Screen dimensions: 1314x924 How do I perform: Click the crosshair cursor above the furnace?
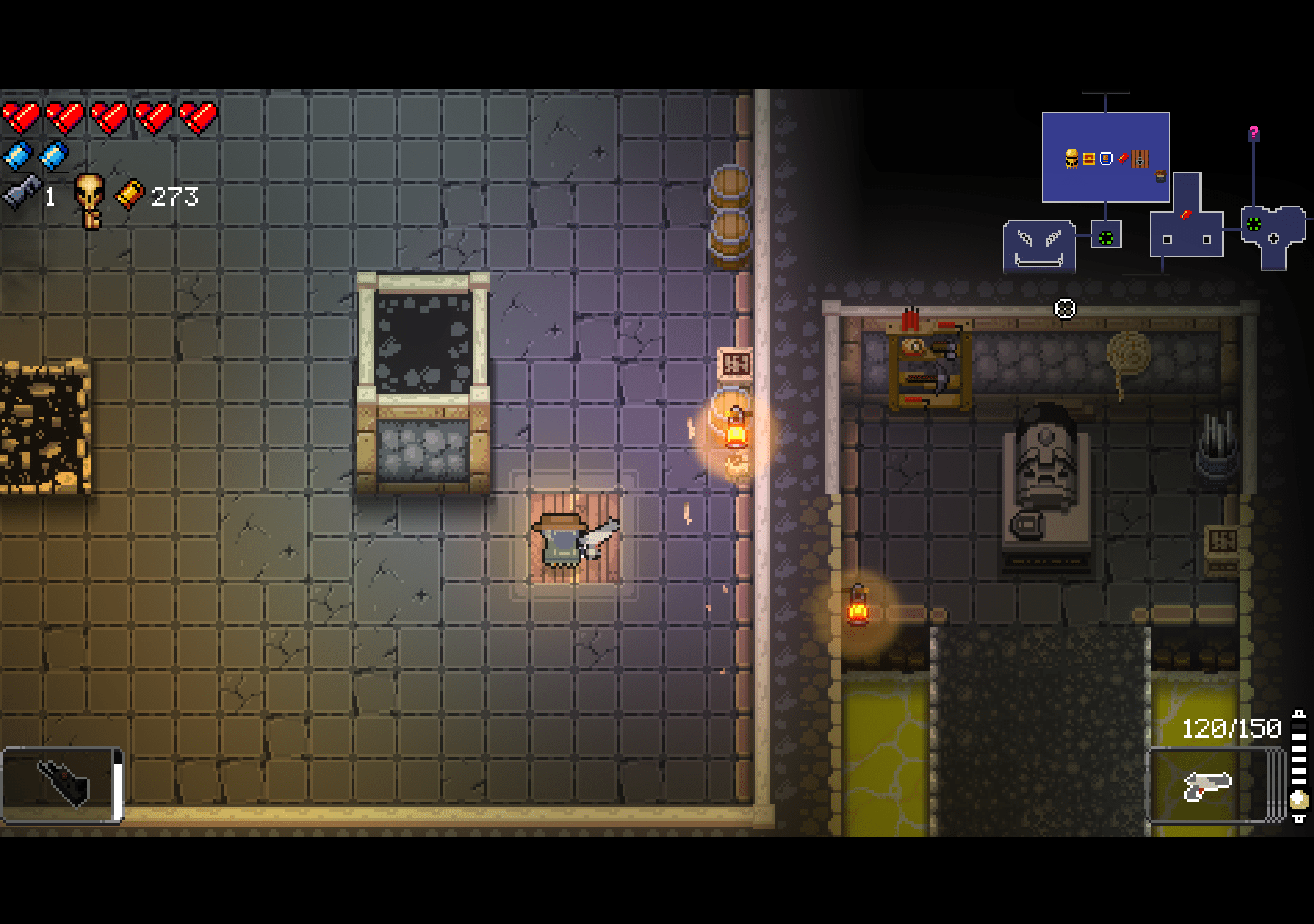click(1065, 308)
